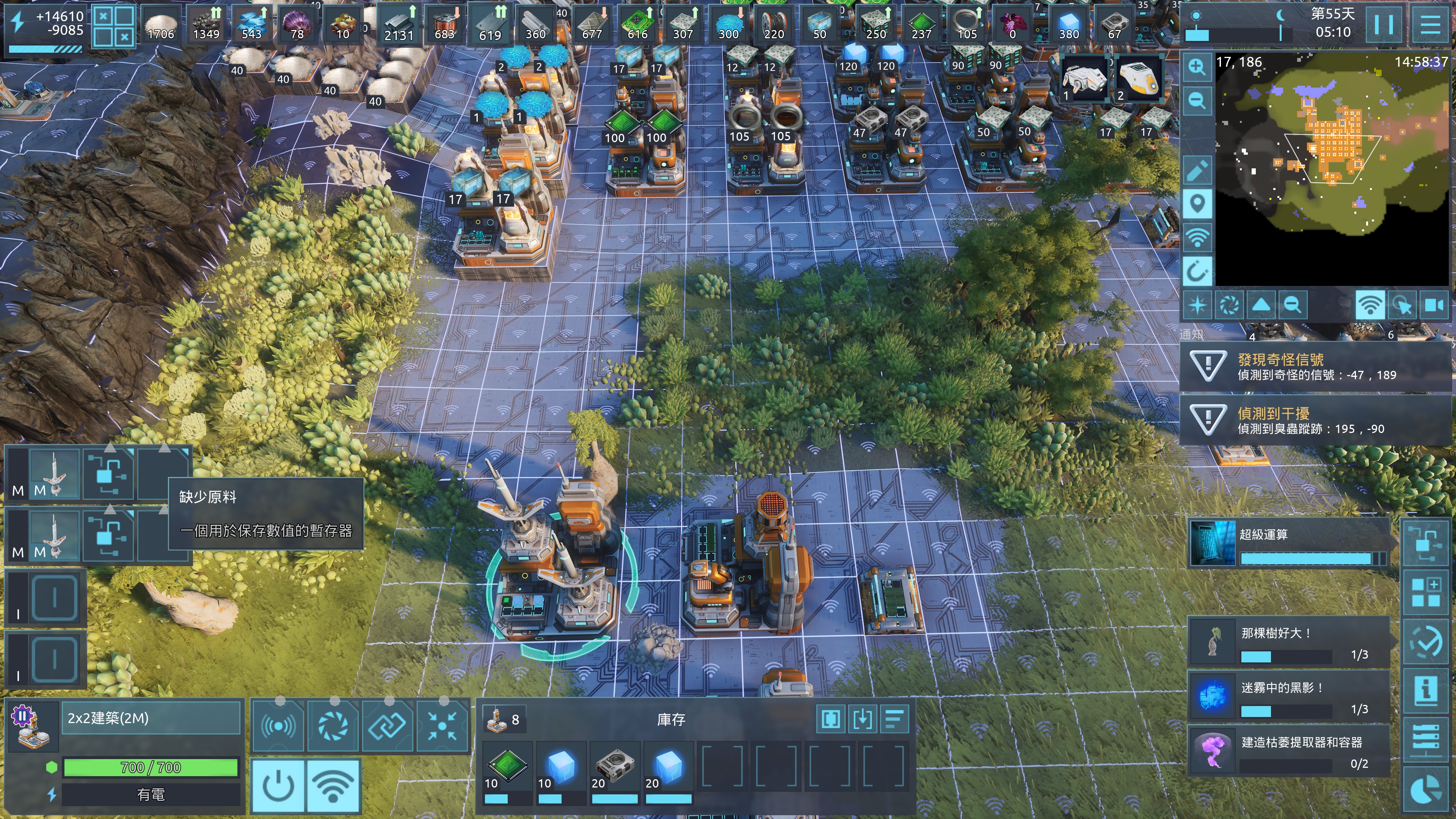This screenshot has height=819, width=1456.
Task: Select the grey machine part inventory slot
Action: (x=614, y=772)
